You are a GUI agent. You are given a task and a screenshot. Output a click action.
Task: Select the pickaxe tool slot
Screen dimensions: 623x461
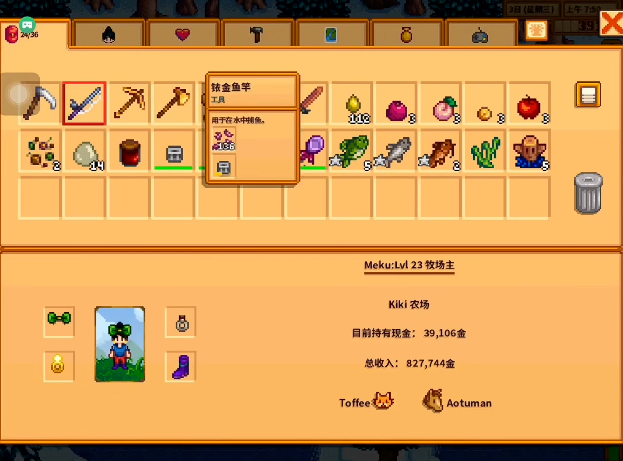coord(129,104)
